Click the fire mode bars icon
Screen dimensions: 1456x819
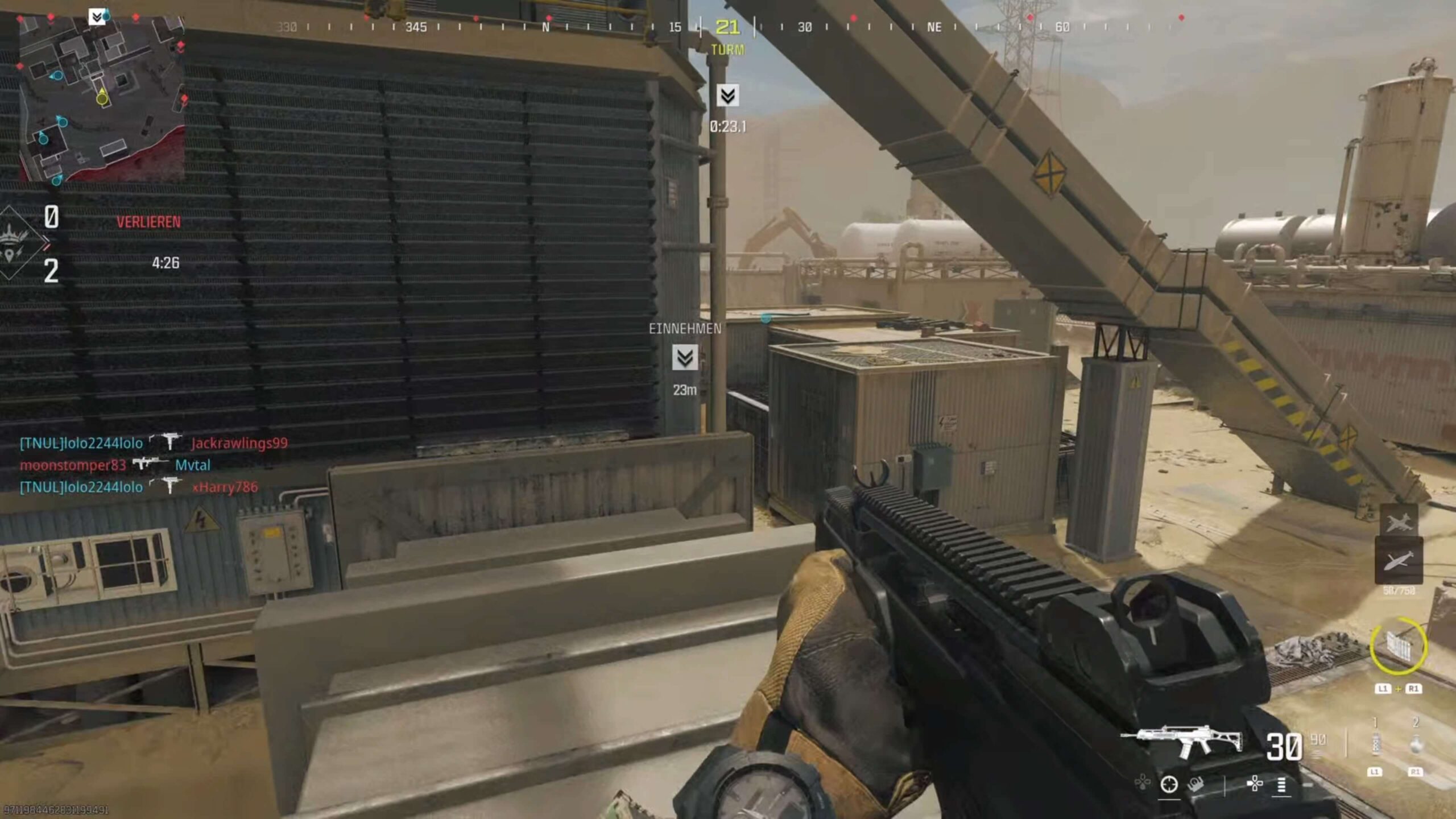point(1281,785)
